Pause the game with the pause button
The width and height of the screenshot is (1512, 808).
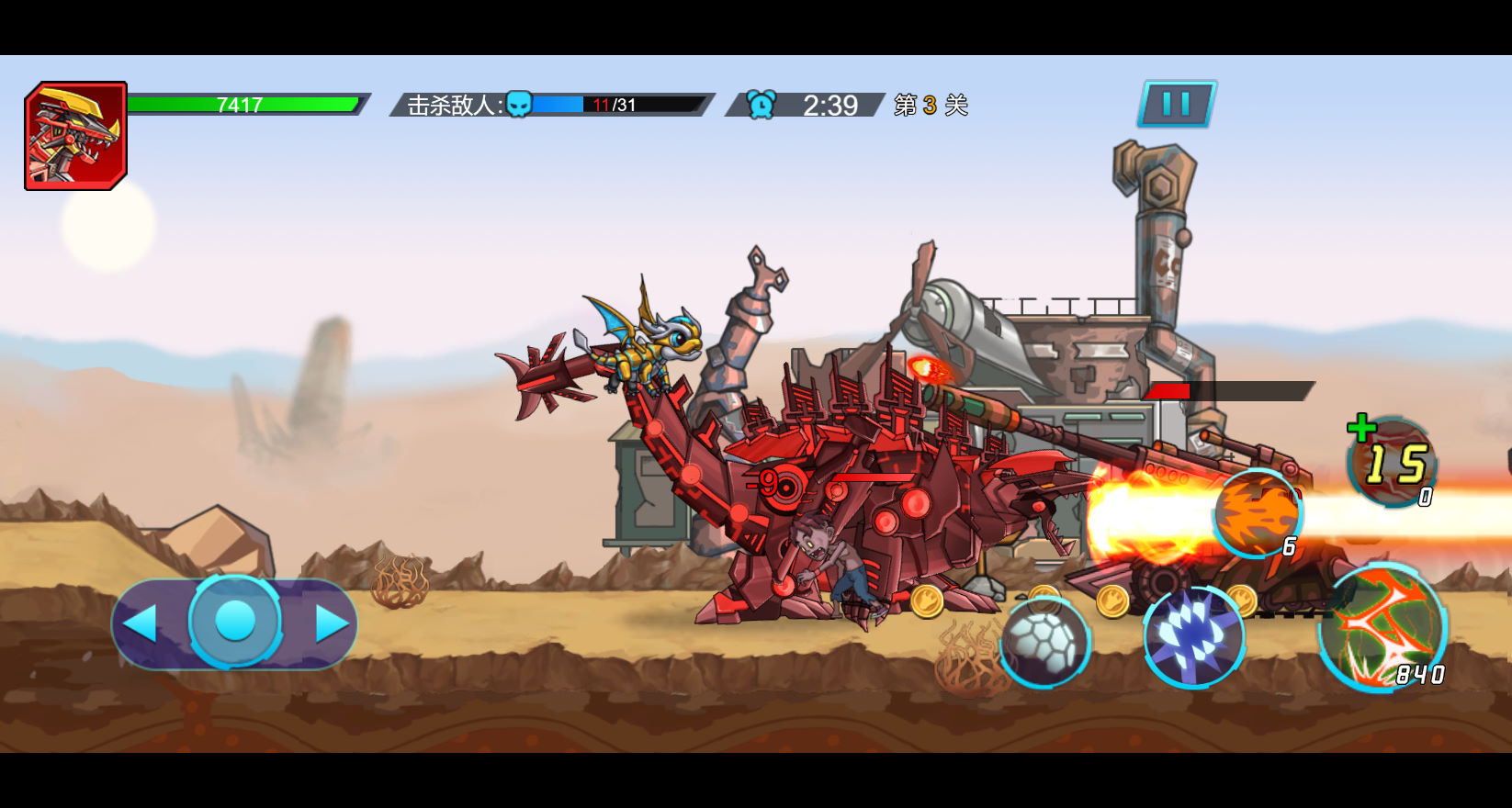(x=1177, y=104)
